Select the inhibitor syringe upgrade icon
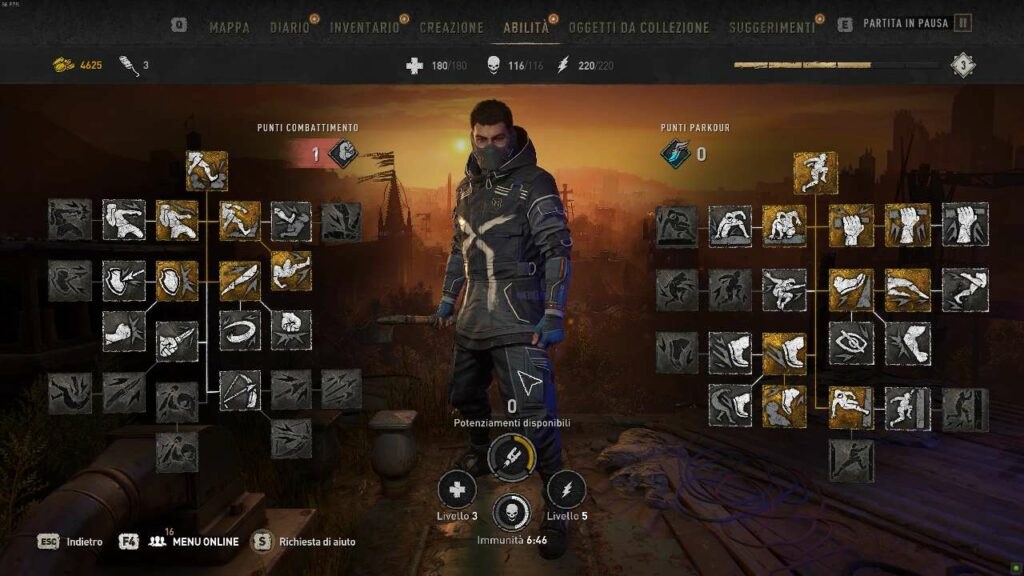Viewport: 1024px width, 576px height. 511,457
